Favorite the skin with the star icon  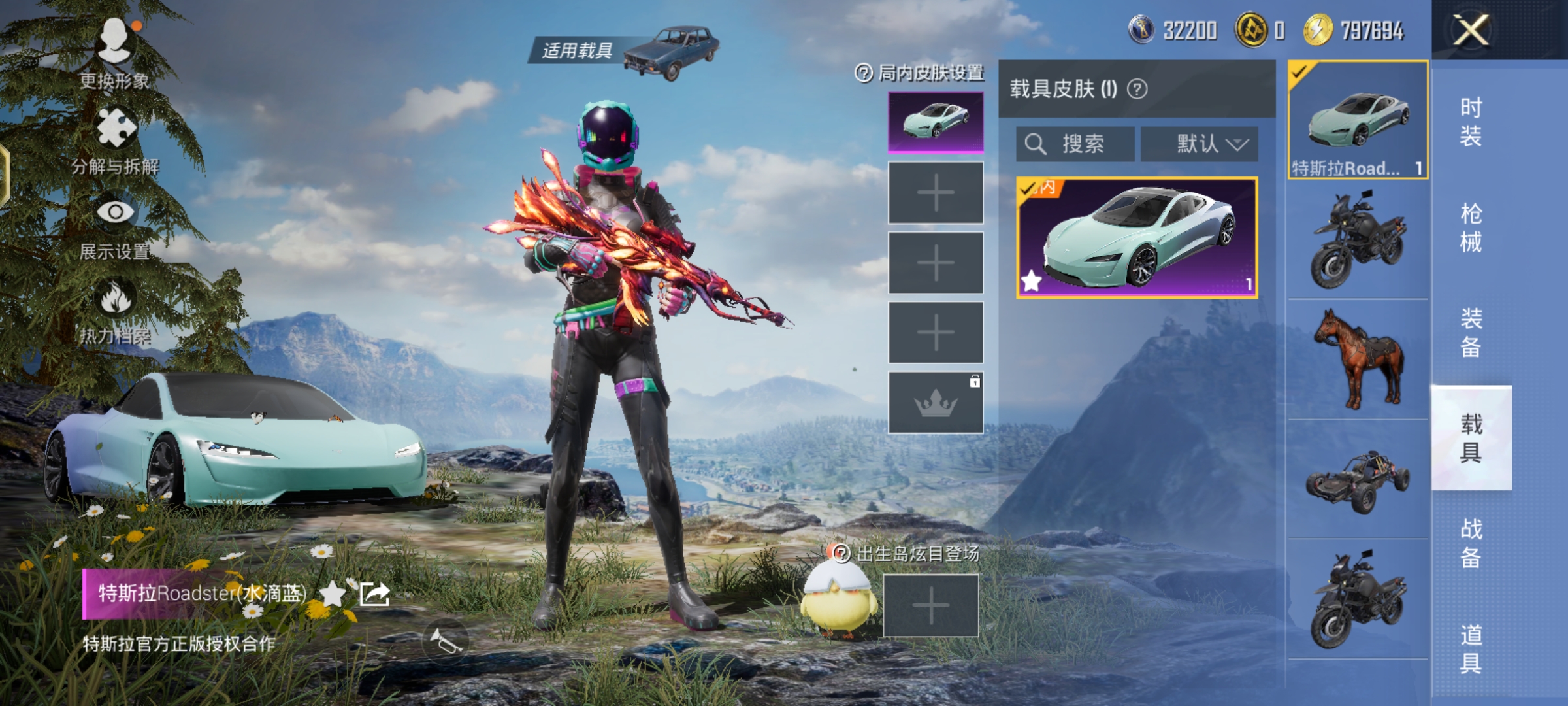333,594
